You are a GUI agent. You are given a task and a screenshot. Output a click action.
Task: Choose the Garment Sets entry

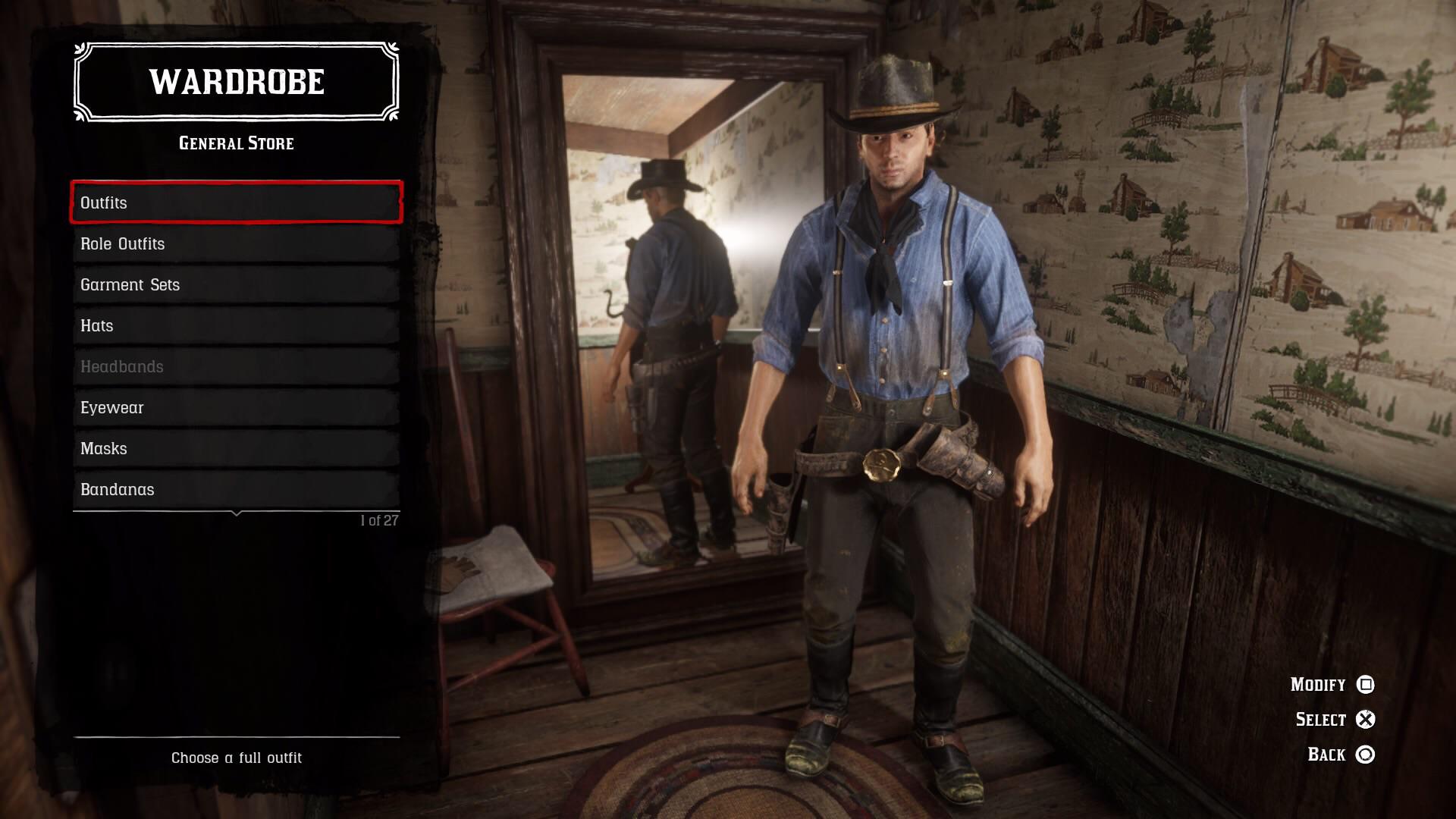click(x=235, y=284)
